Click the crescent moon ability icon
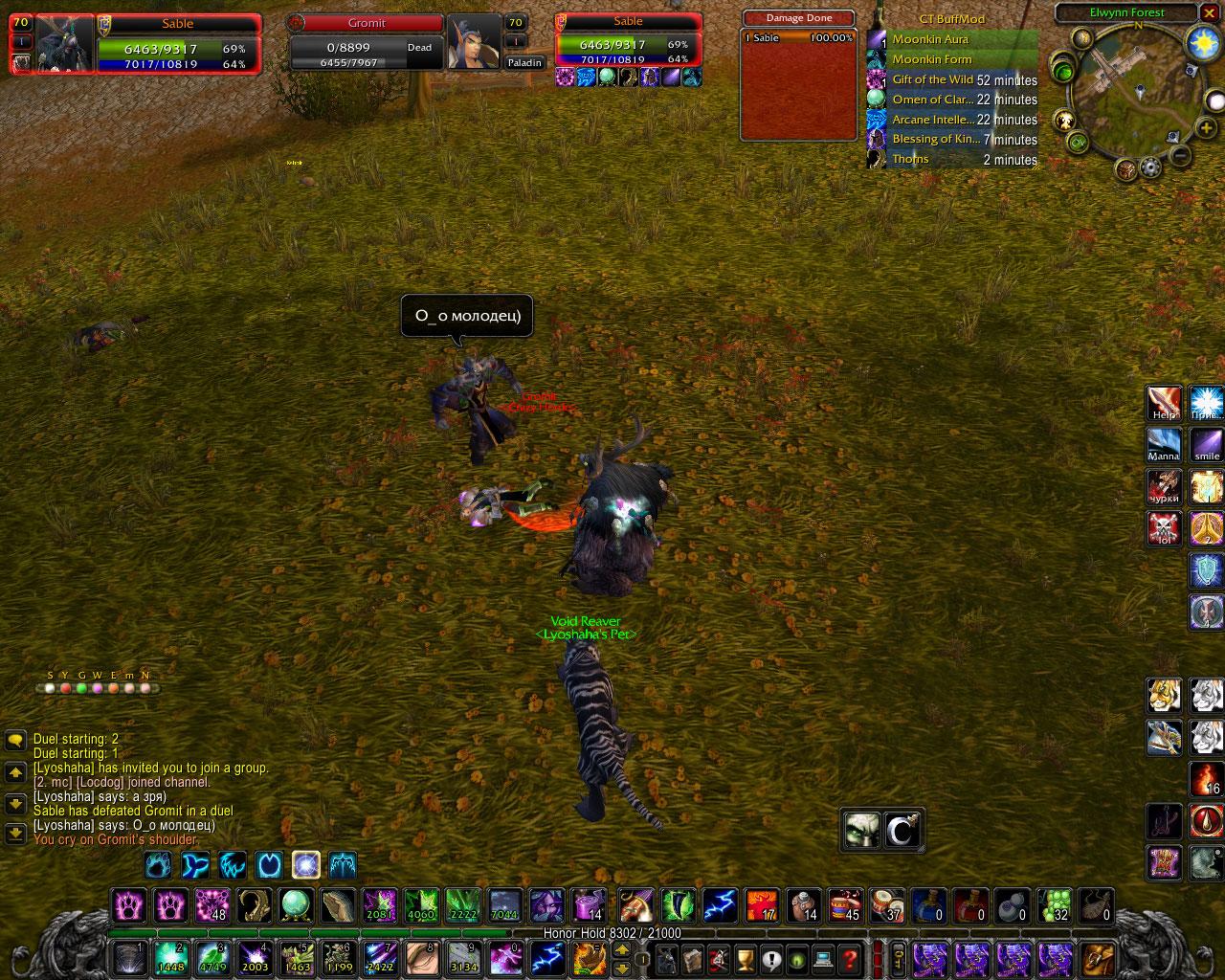Screen dimensions: 1225x980 coord(902,830)
